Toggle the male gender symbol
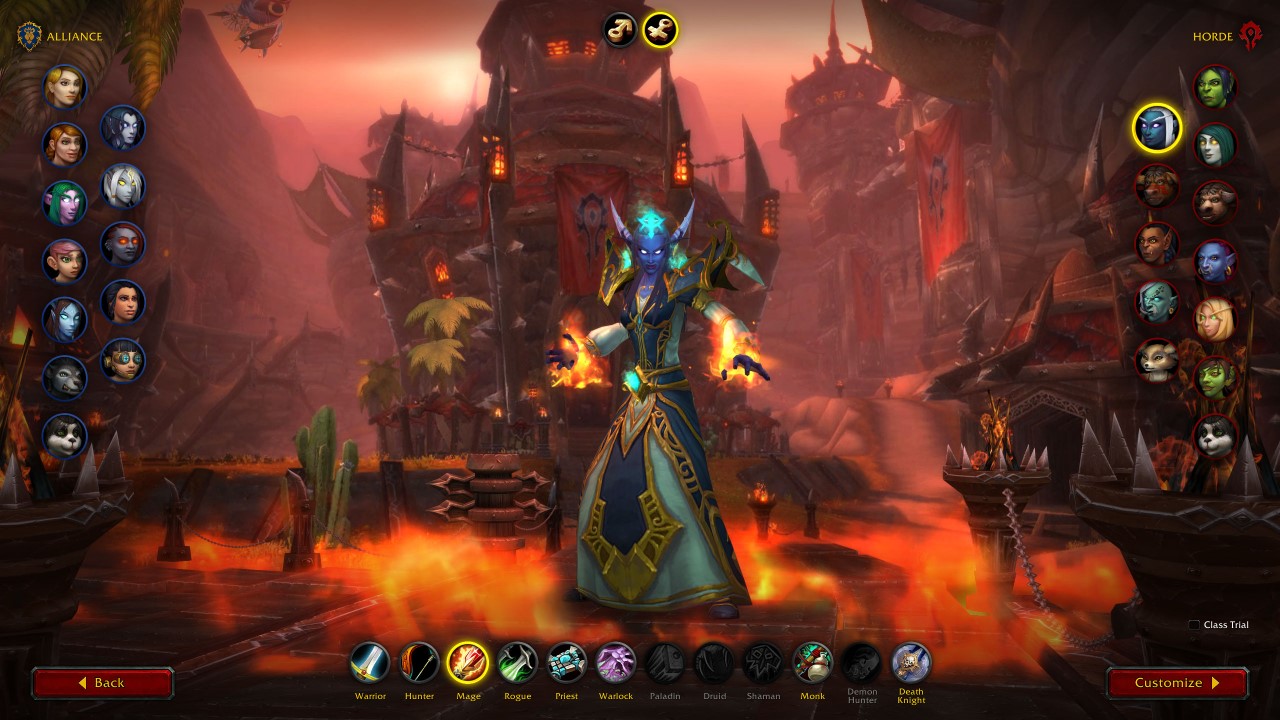1280x720 pixels. [620, 30]
